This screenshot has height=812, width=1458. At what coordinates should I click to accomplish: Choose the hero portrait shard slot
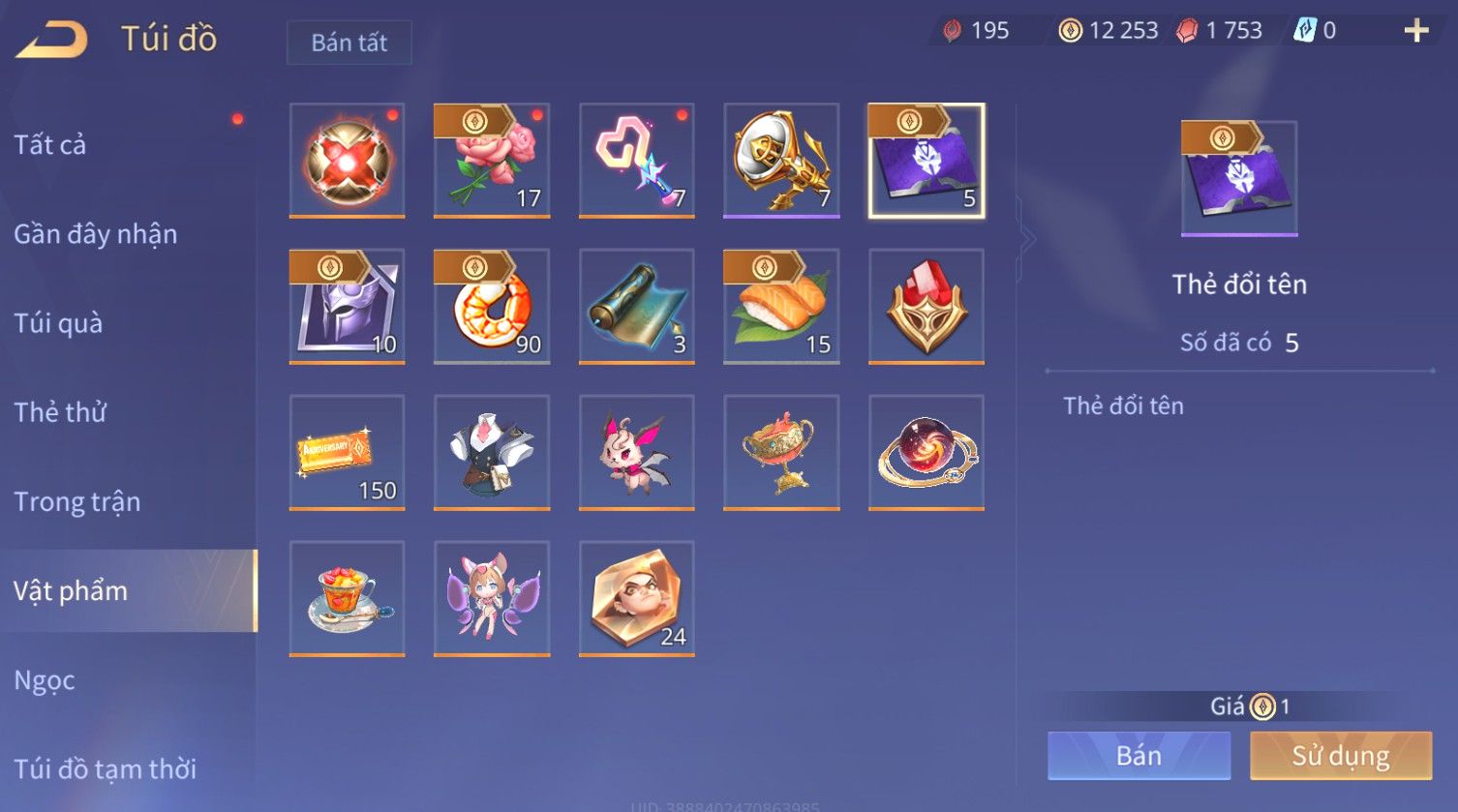(x=636, y=598)
